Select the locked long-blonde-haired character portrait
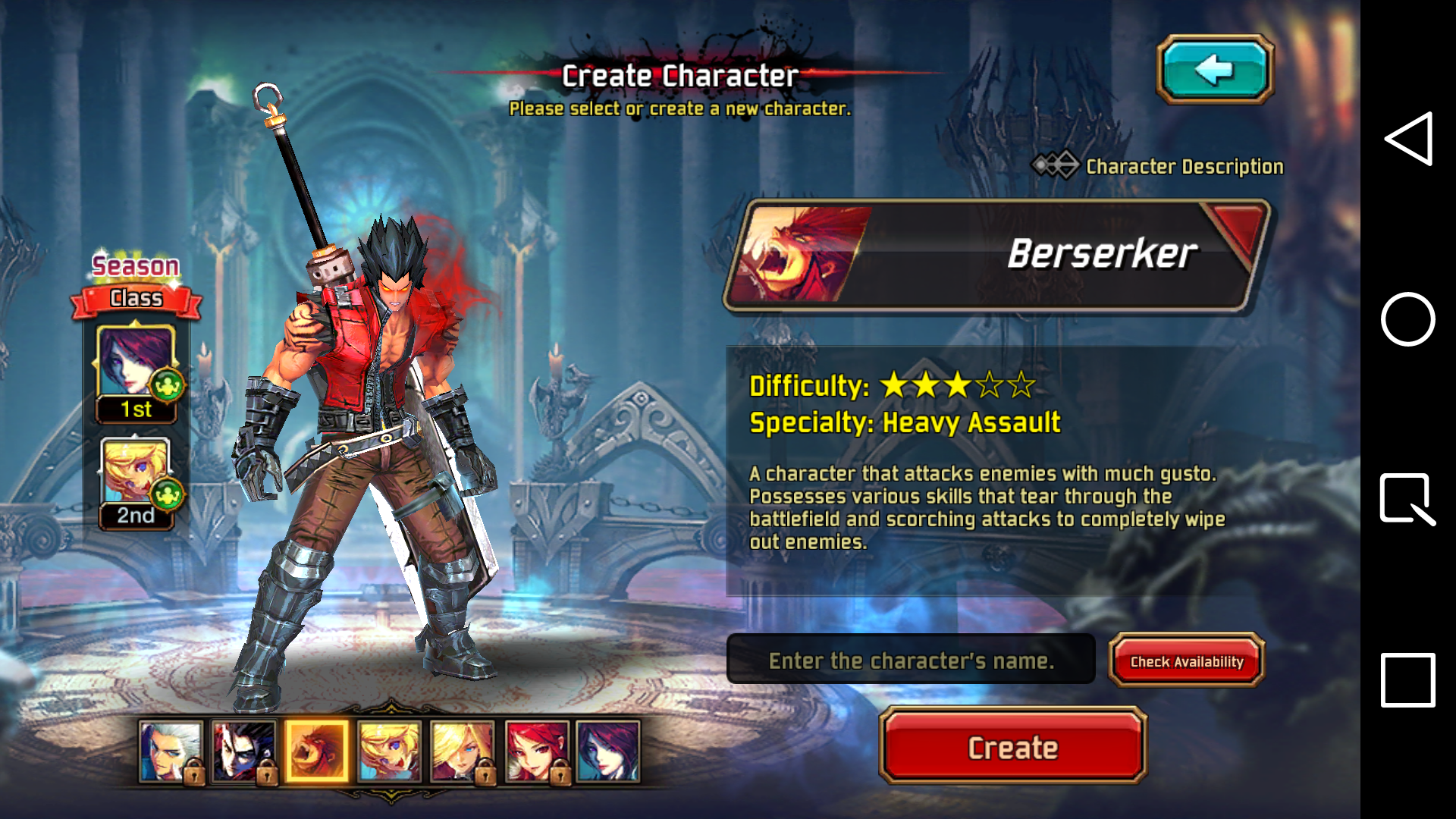The height and width of the screenshot is (819, 1456). click(462, 751)
